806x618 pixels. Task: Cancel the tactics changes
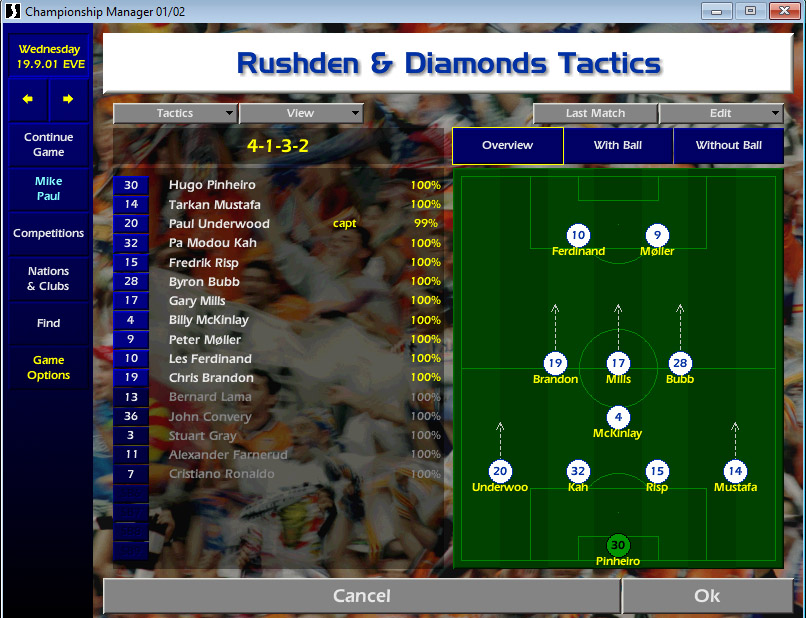(361, 596)
